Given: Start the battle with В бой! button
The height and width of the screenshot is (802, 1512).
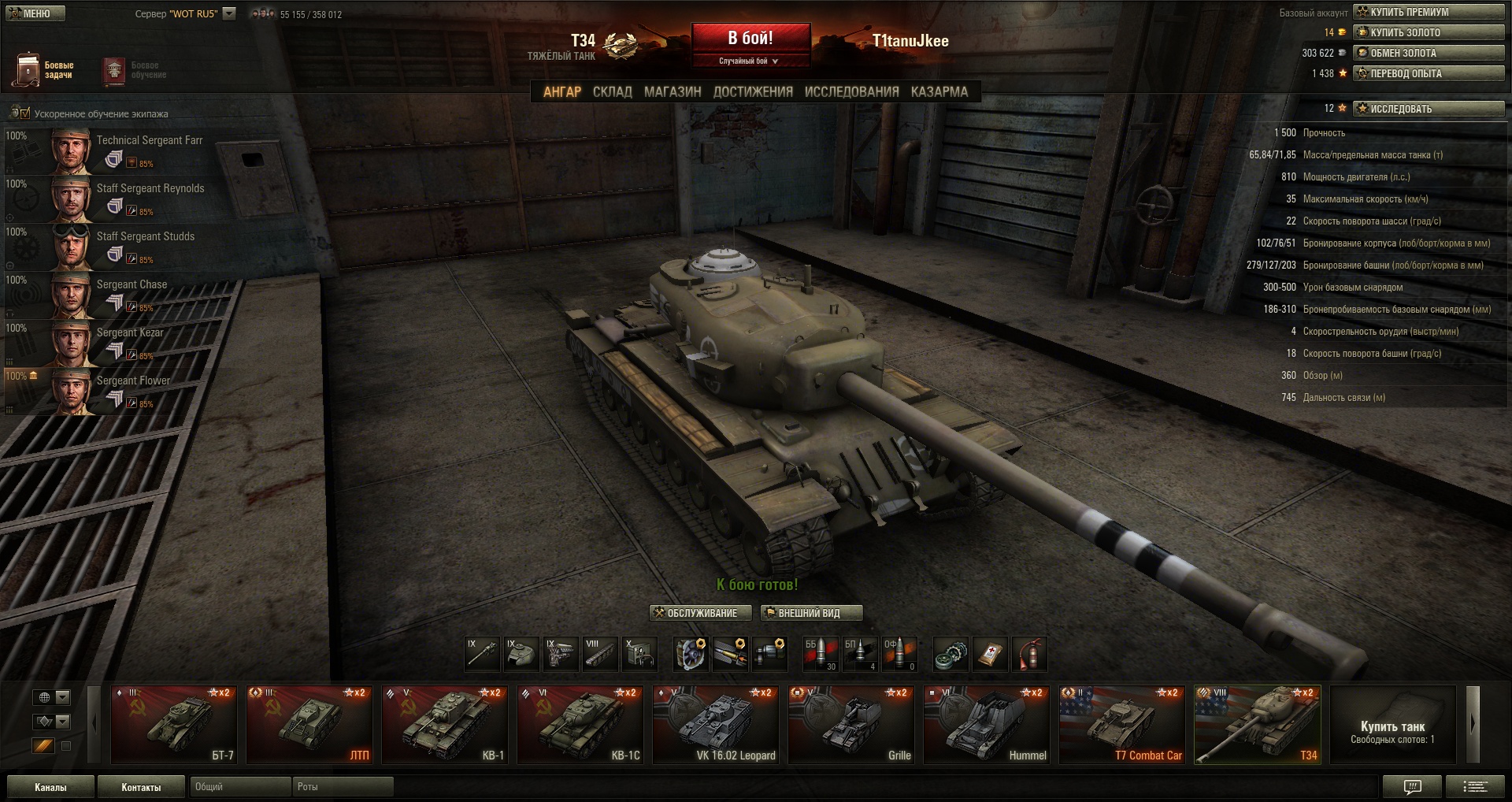Looking at the screenshot, I should tap(750, 39).
